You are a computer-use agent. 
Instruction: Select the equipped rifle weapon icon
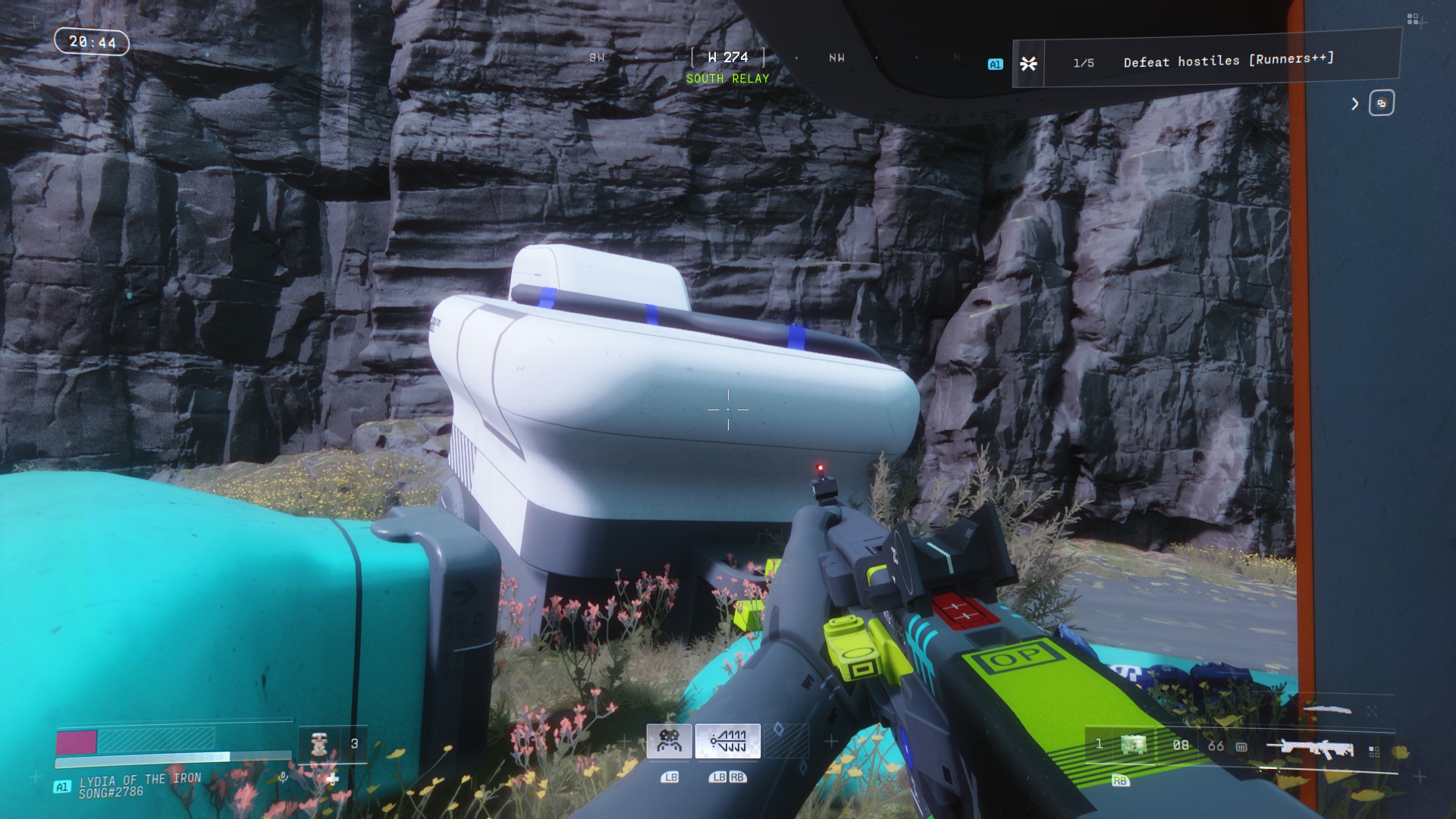point(1310,749)
